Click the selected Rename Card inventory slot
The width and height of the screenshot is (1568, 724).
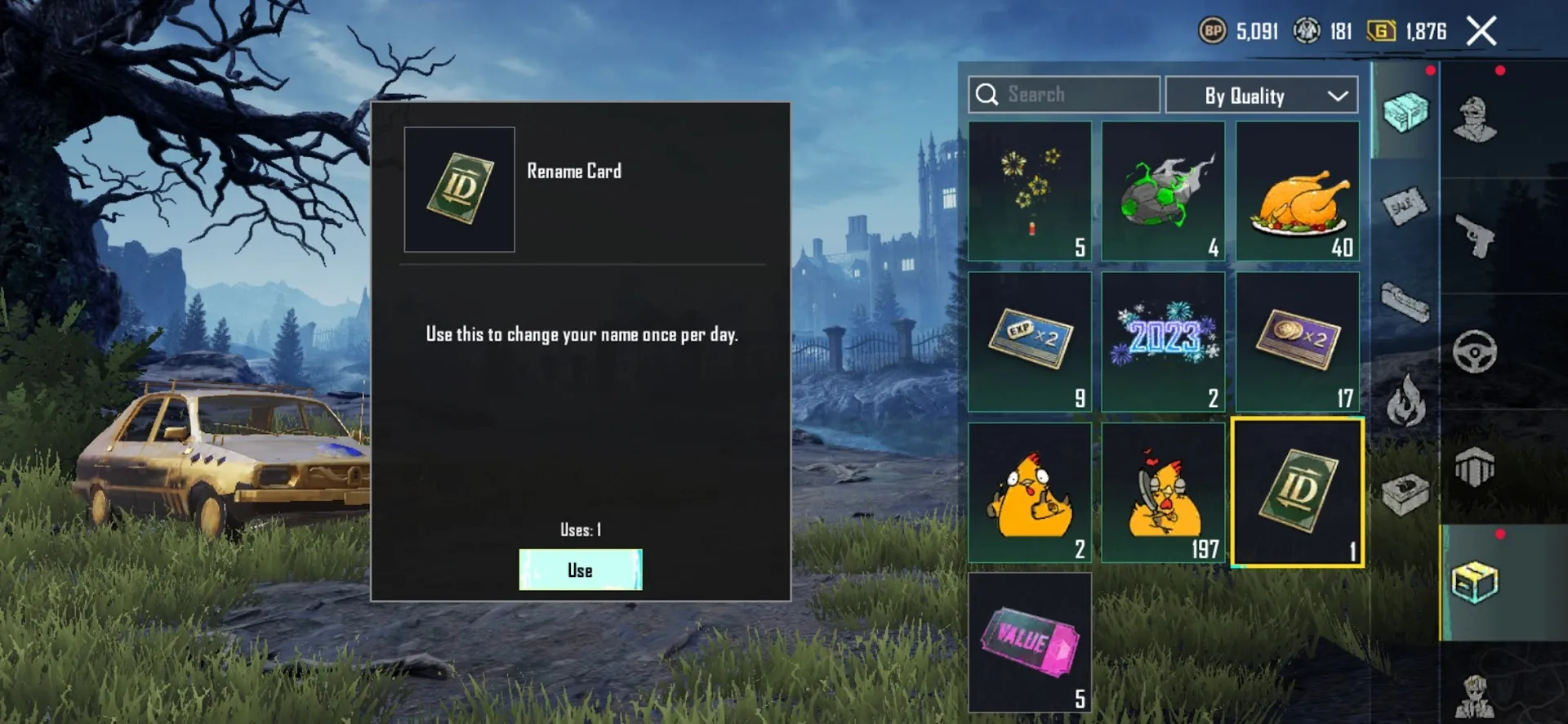(1297, 490)
